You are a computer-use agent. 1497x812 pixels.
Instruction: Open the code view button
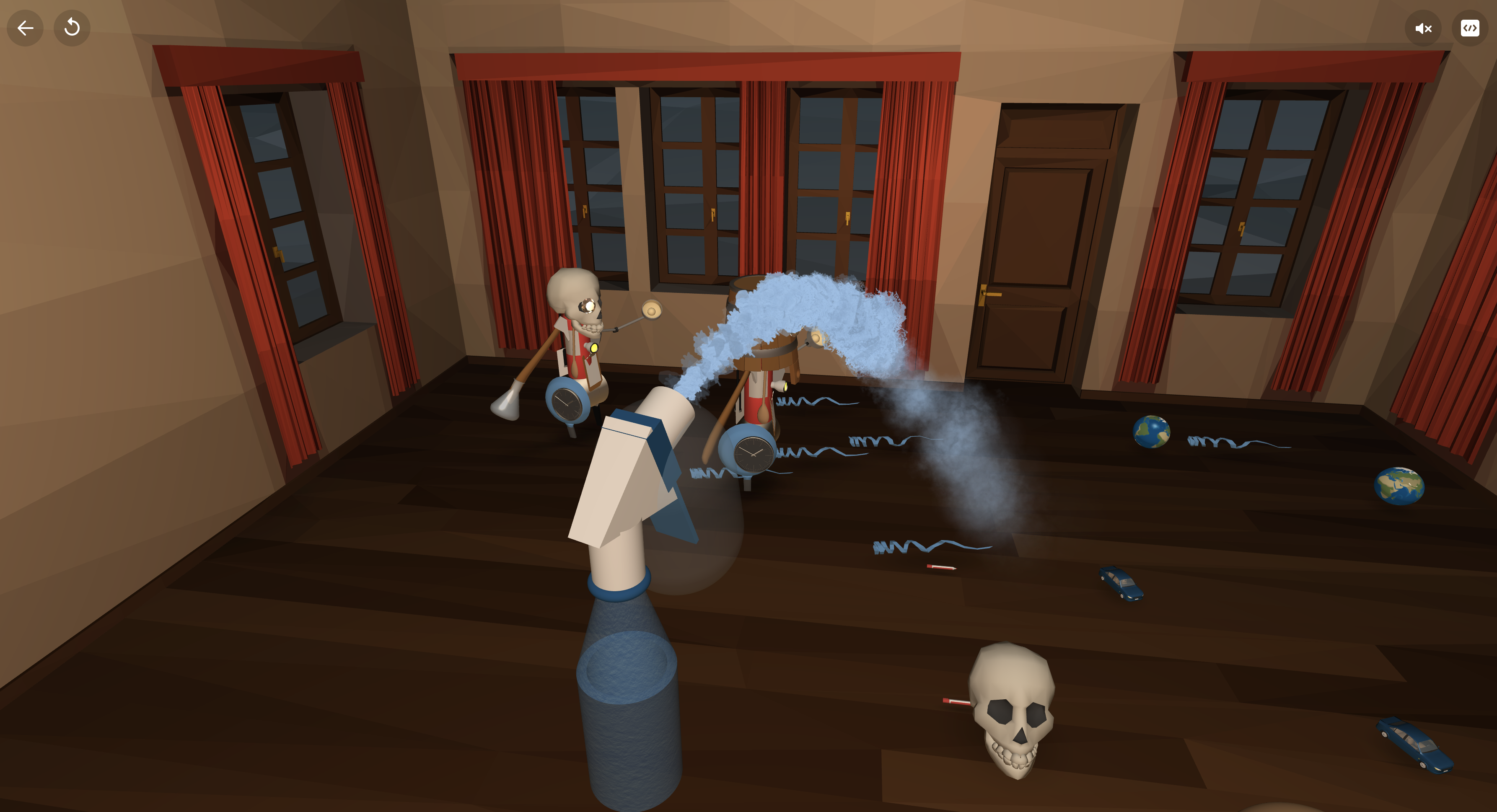(x=1469, y=28)
